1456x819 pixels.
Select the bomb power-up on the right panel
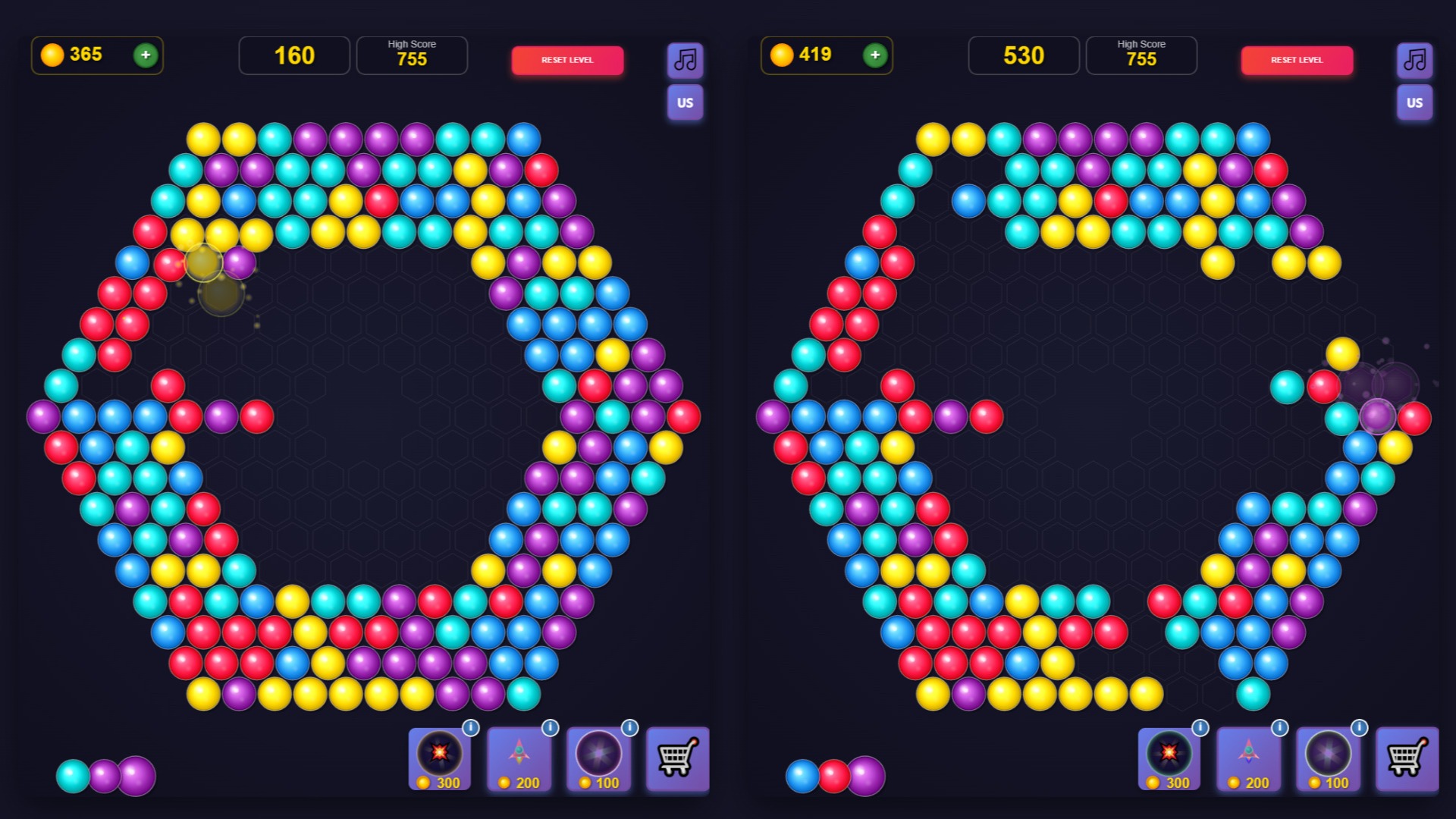[1170, 758]
